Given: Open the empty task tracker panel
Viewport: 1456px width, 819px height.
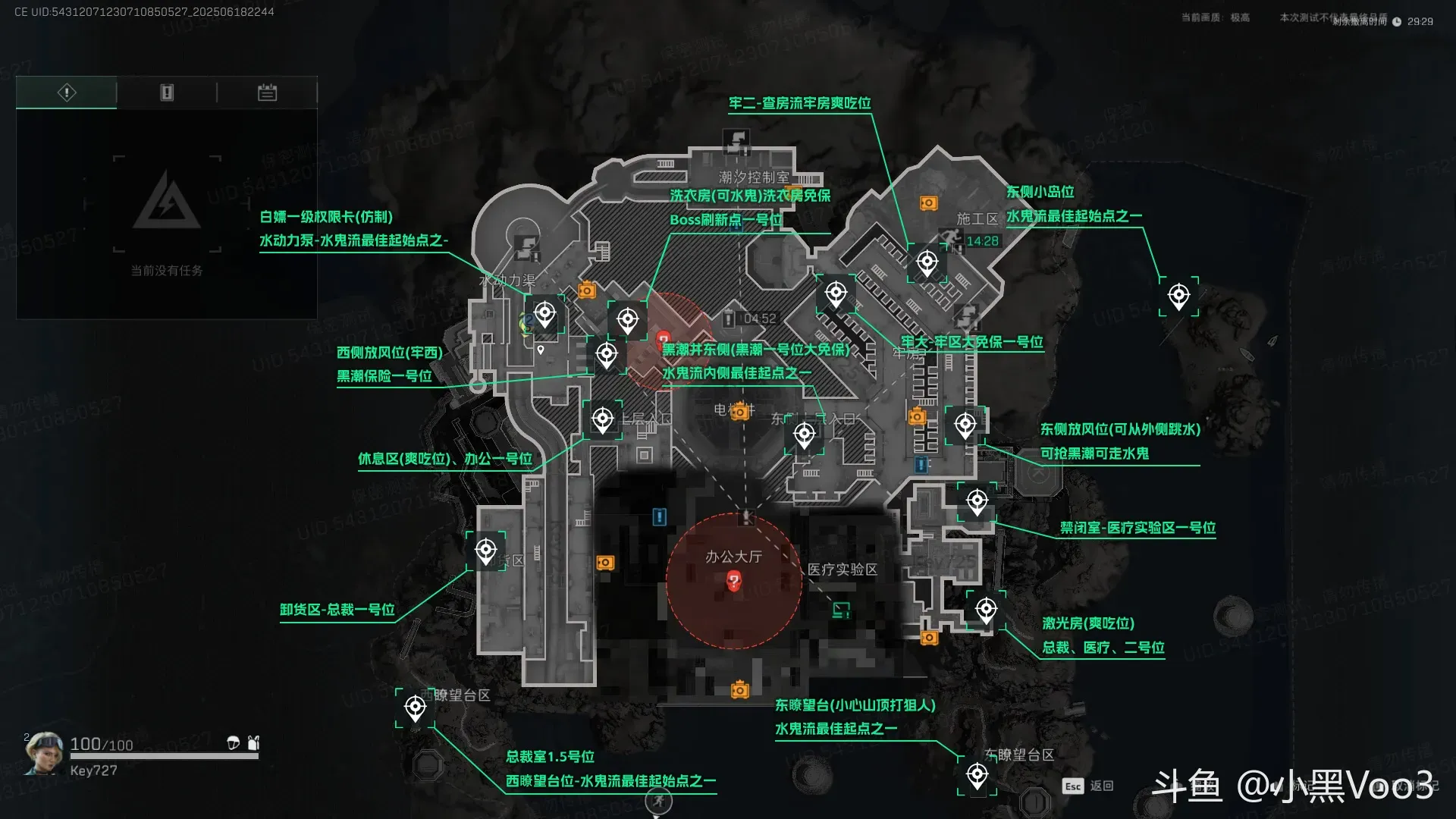Looking at the screenshot, I should click(x=167, y=212).
